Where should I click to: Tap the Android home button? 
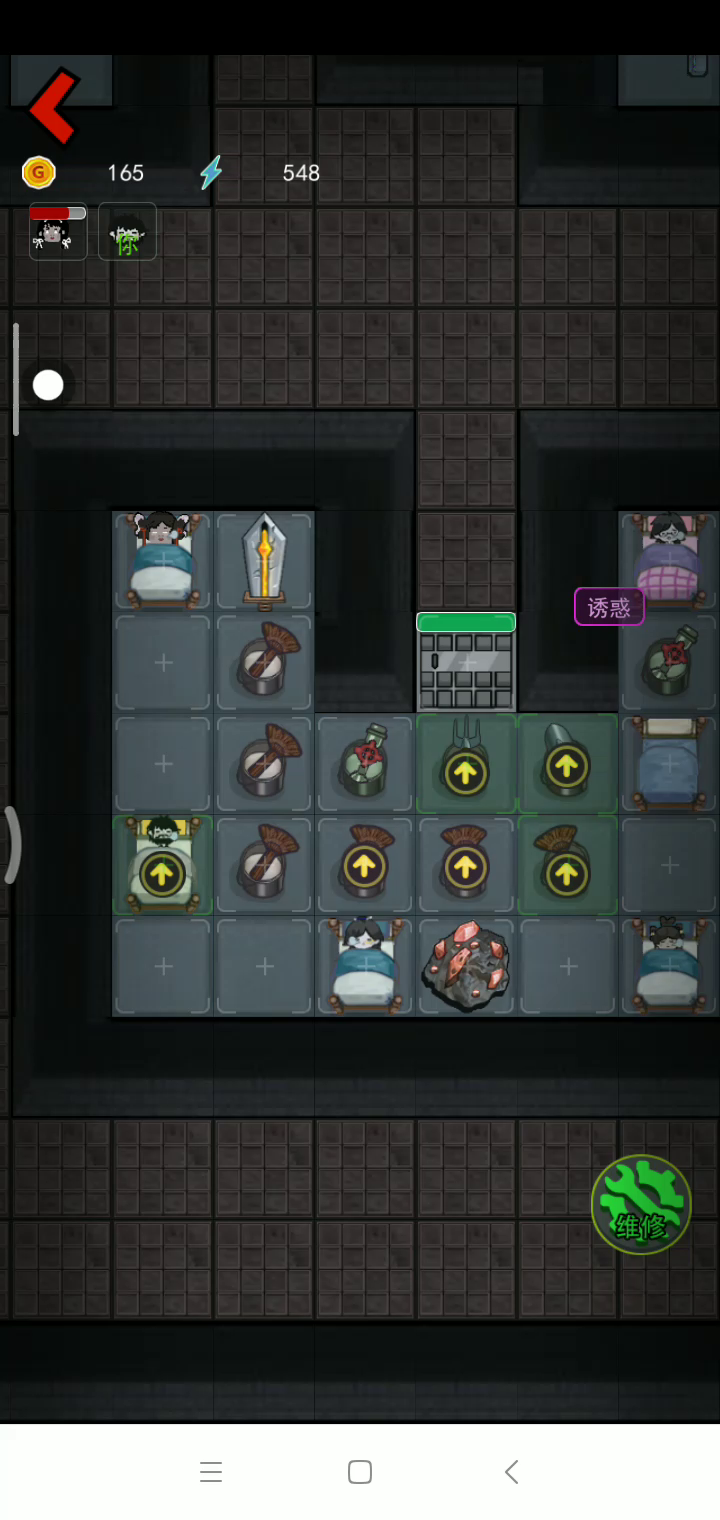click(x=360, y=1472)
